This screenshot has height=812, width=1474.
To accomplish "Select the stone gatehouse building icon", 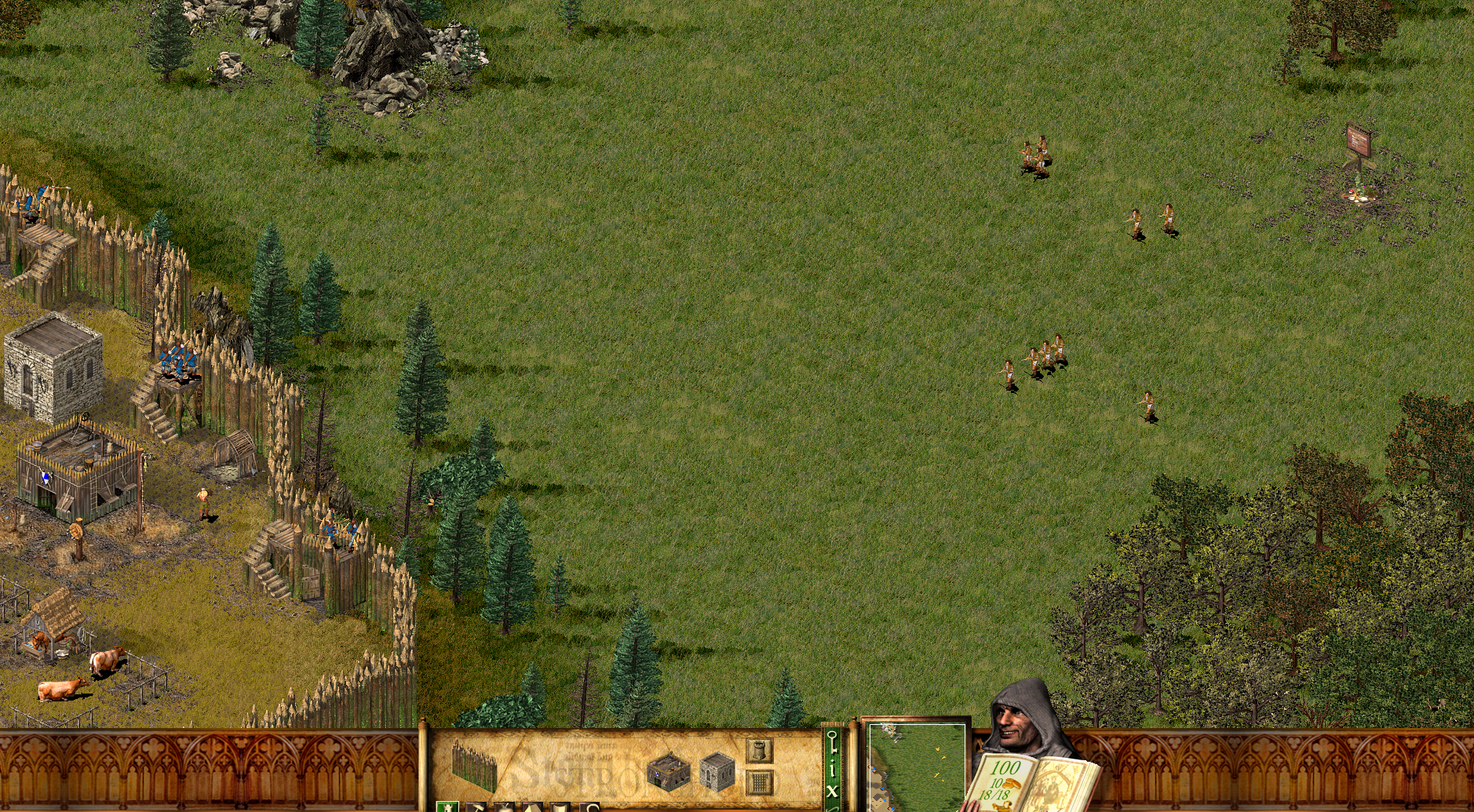I will tap(718, 773).
